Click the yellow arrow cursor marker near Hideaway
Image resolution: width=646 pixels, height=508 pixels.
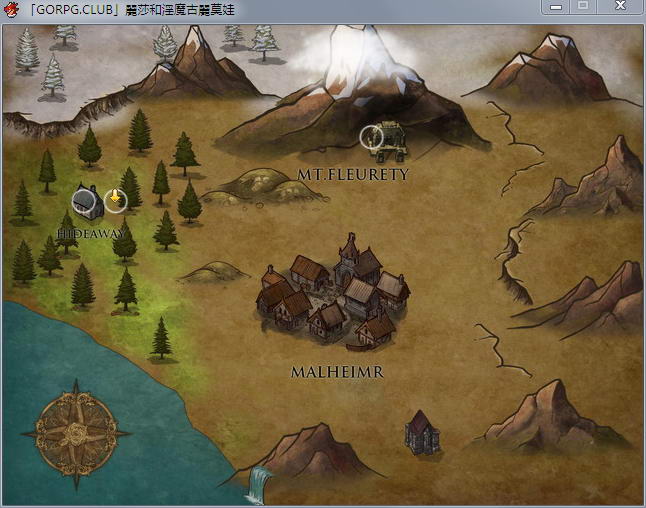[116, 200]
